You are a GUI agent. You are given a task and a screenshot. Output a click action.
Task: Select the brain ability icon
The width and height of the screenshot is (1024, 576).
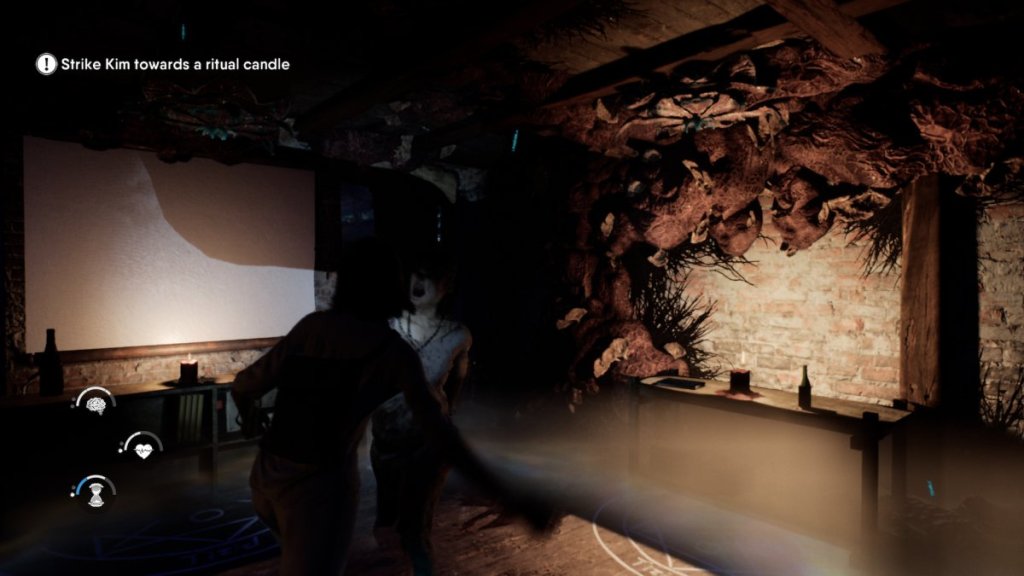(x=96, y=405)
